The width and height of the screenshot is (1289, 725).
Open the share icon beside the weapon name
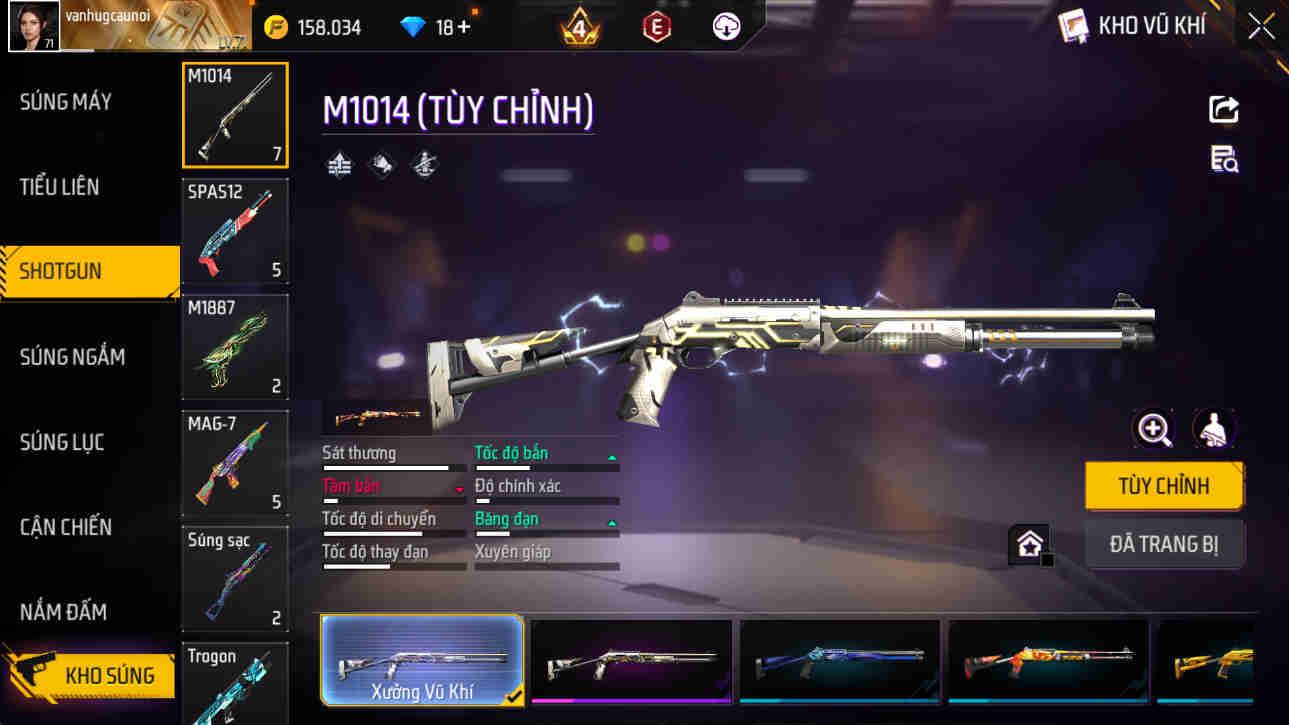1224,109
